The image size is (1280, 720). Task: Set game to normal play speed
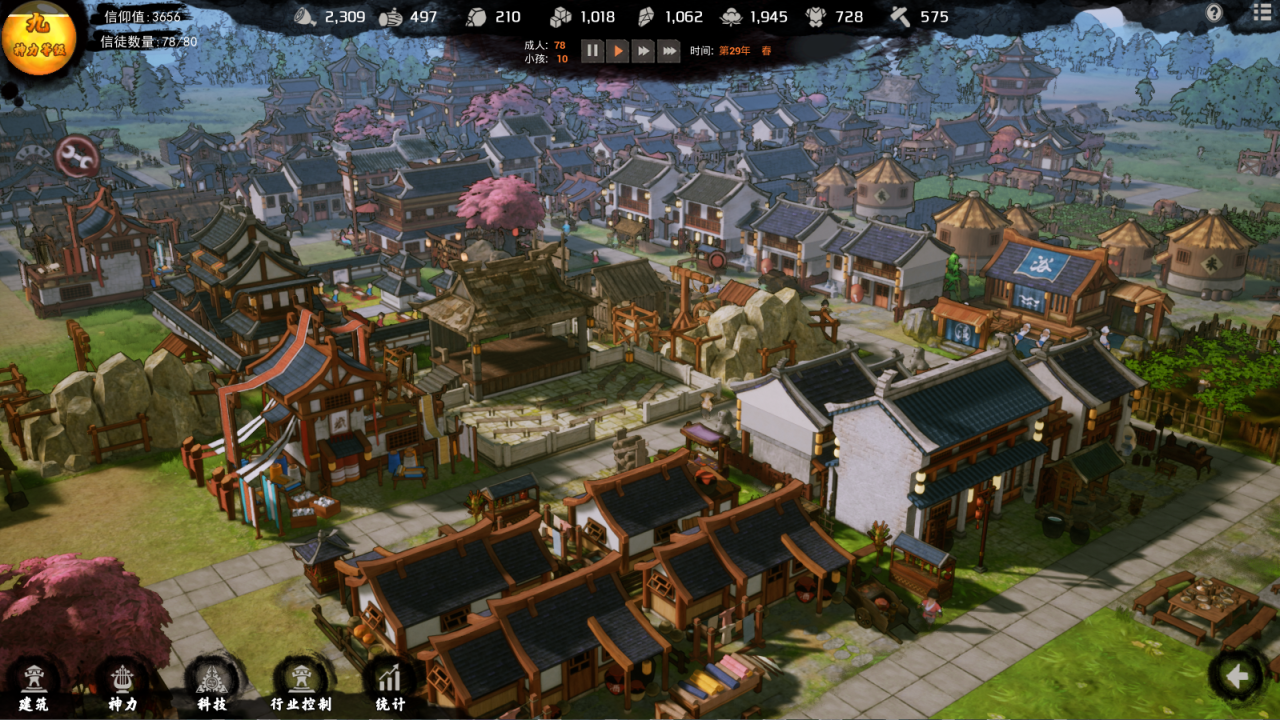(x=618, y=50)
